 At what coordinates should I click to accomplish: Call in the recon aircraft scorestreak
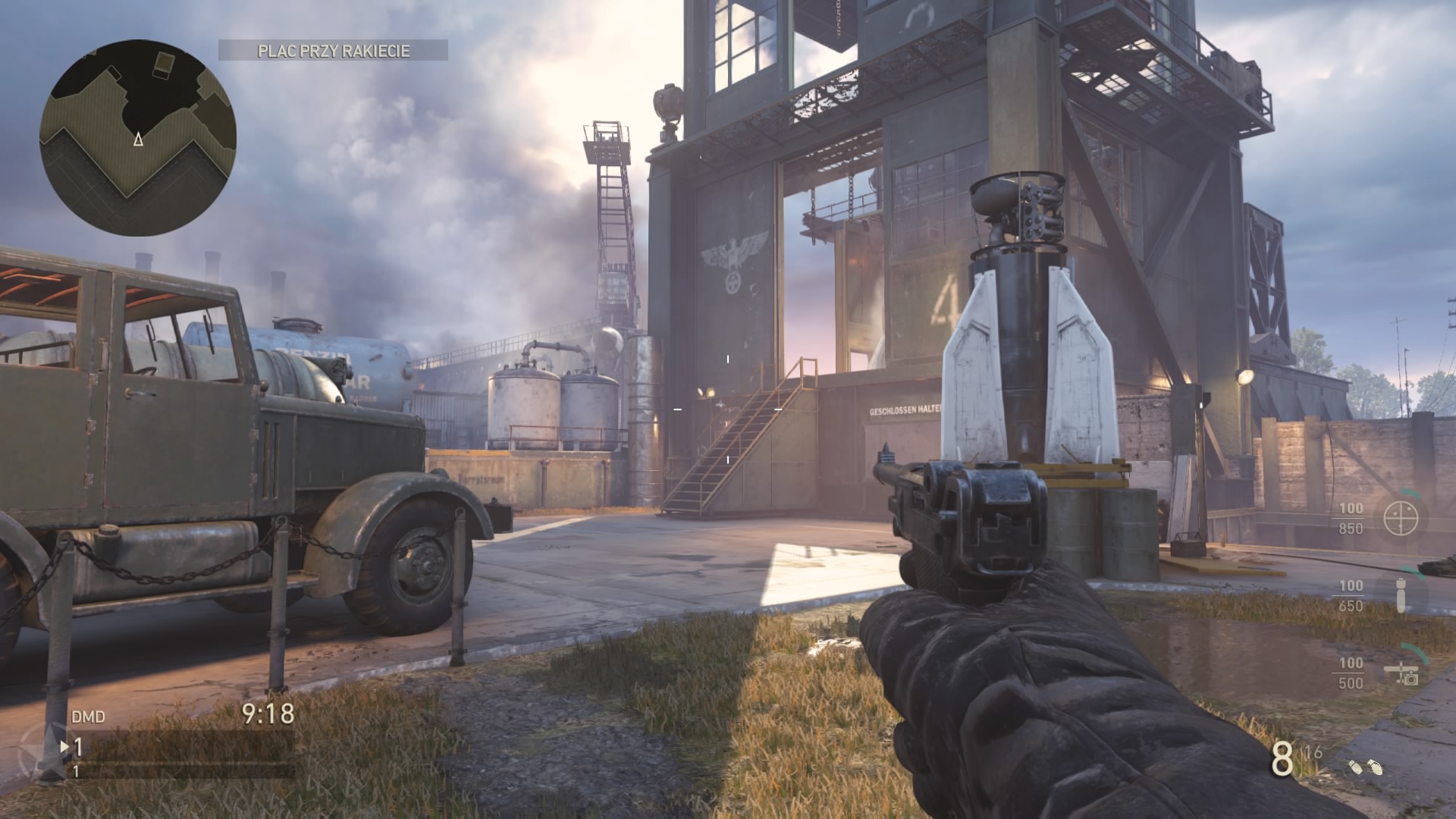pos(1401,673)
